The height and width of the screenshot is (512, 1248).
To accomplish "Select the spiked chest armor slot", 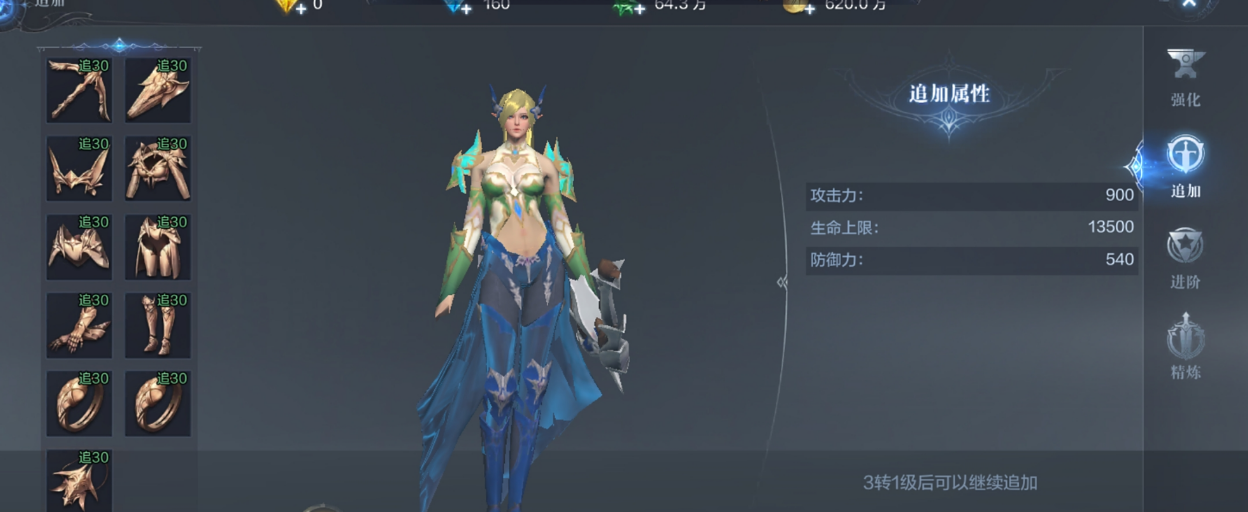I will [157, 168].
